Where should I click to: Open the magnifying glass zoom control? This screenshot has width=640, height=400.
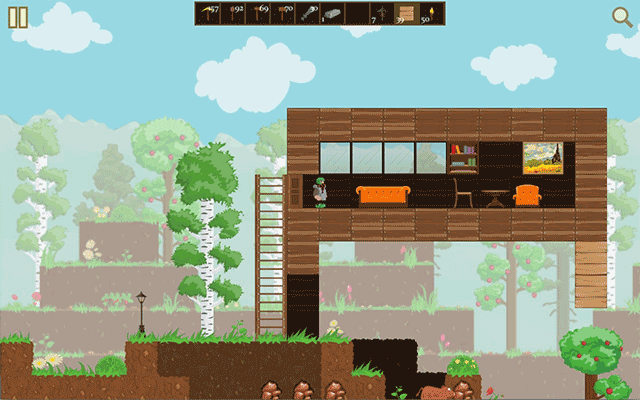coord(622,15)
